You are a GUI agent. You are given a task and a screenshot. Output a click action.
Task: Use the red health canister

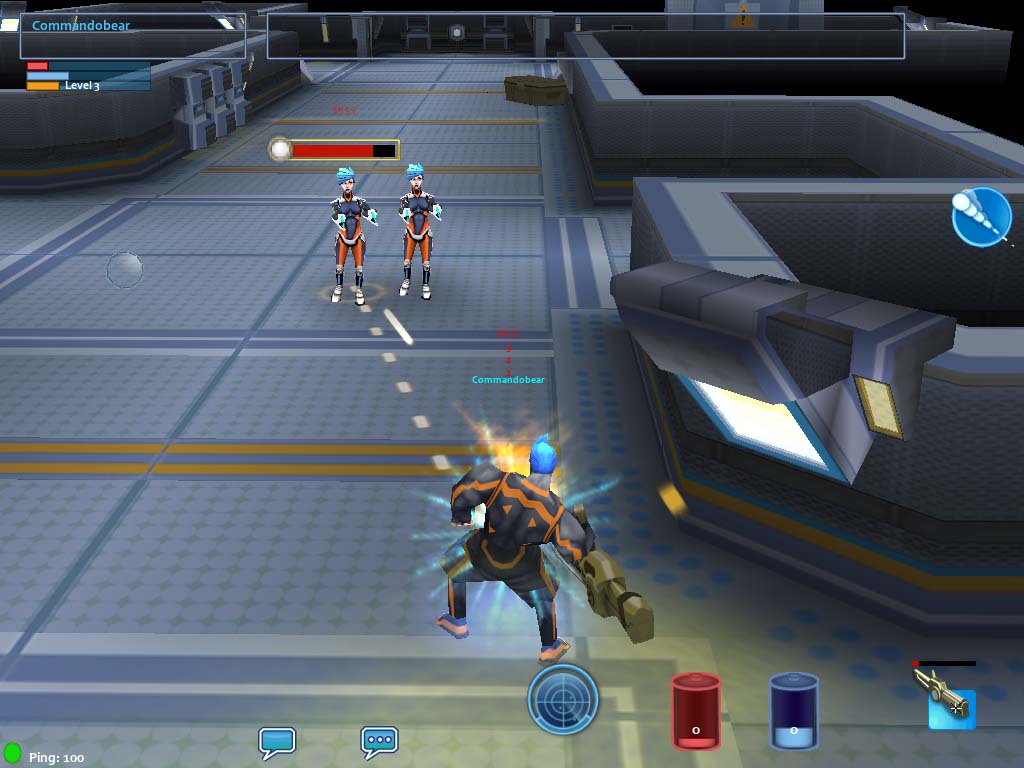tap(696, 710)
